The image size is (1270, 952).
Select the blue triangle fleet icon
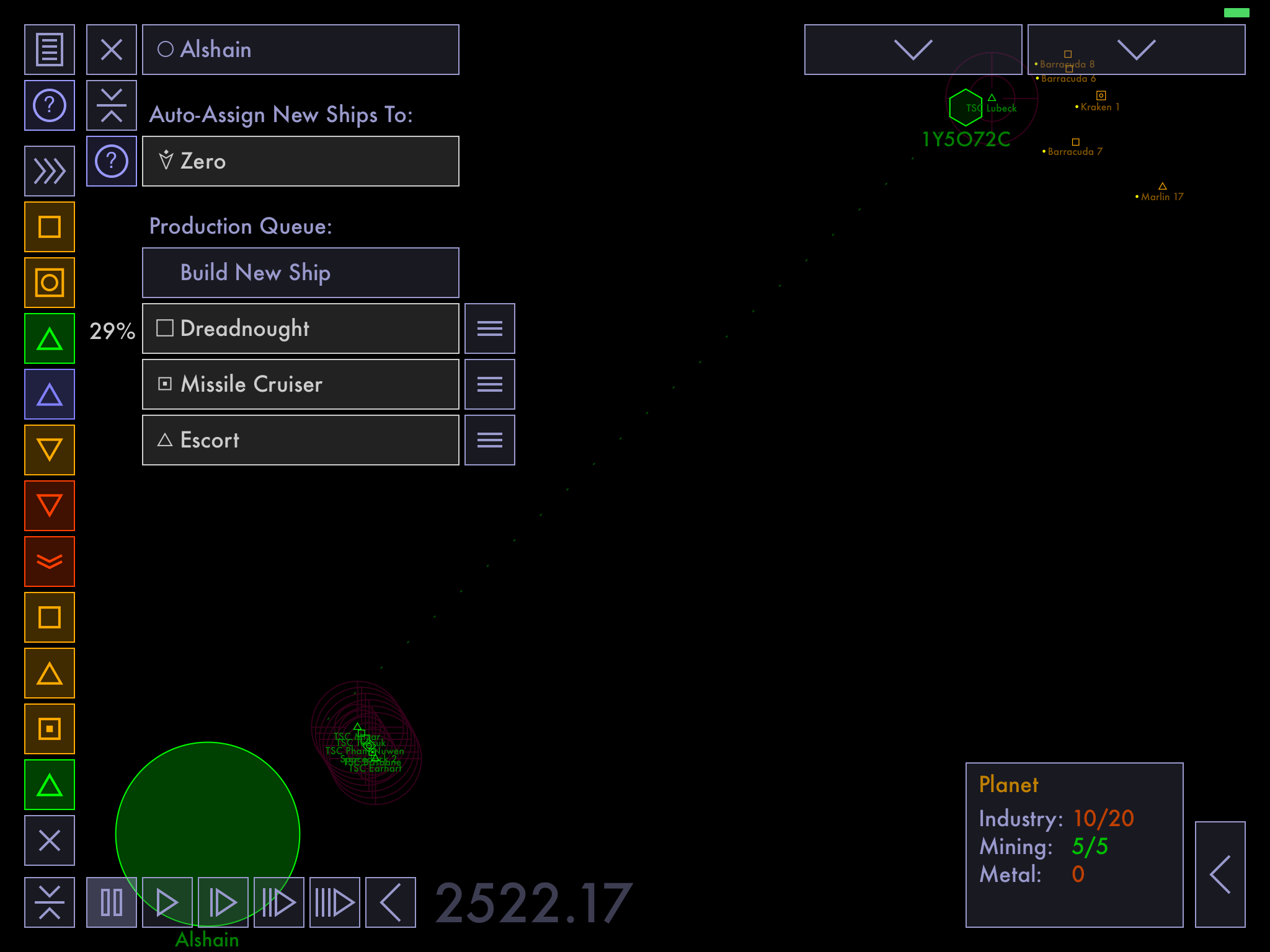50,394
